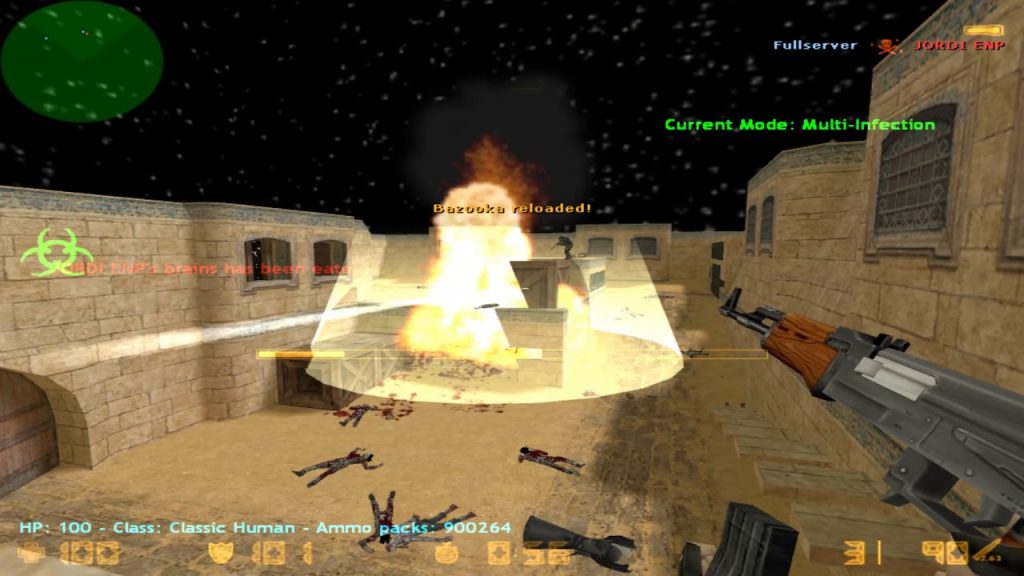Screen dimensions: 1024x576
Task: Click the round timer clock icon
Action: (446, 553)
